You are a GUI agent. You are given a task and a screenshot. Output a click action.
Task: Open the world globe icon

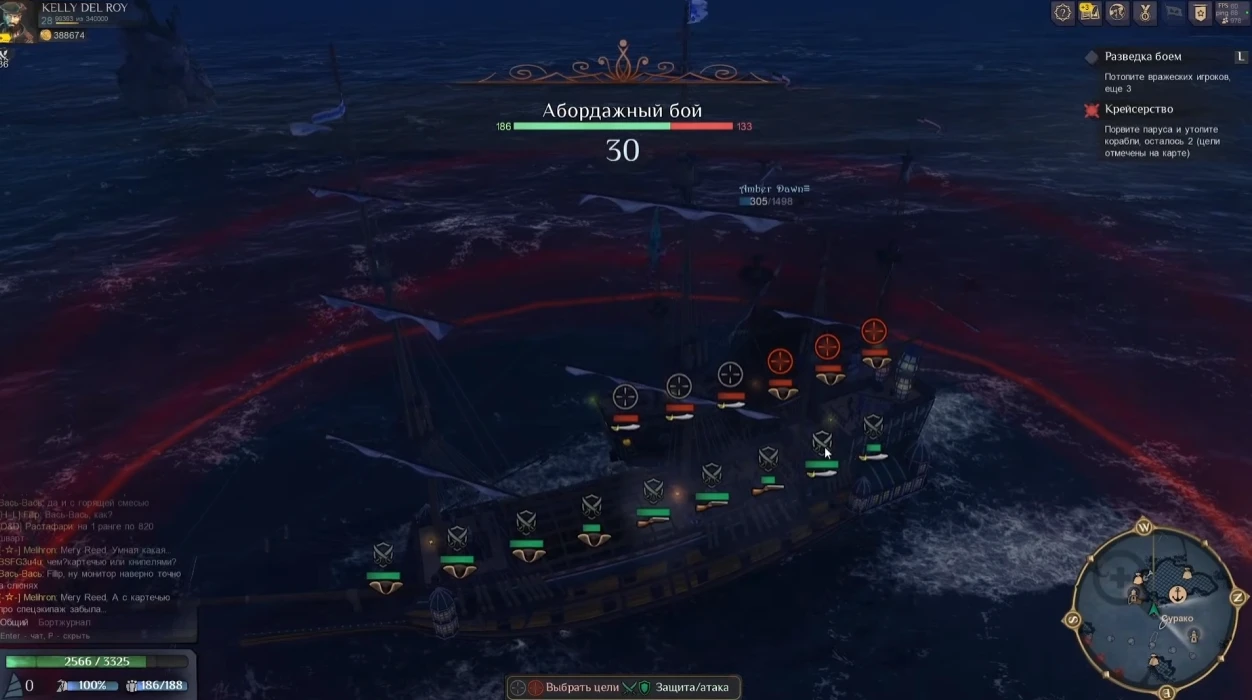pos(1116,12)
